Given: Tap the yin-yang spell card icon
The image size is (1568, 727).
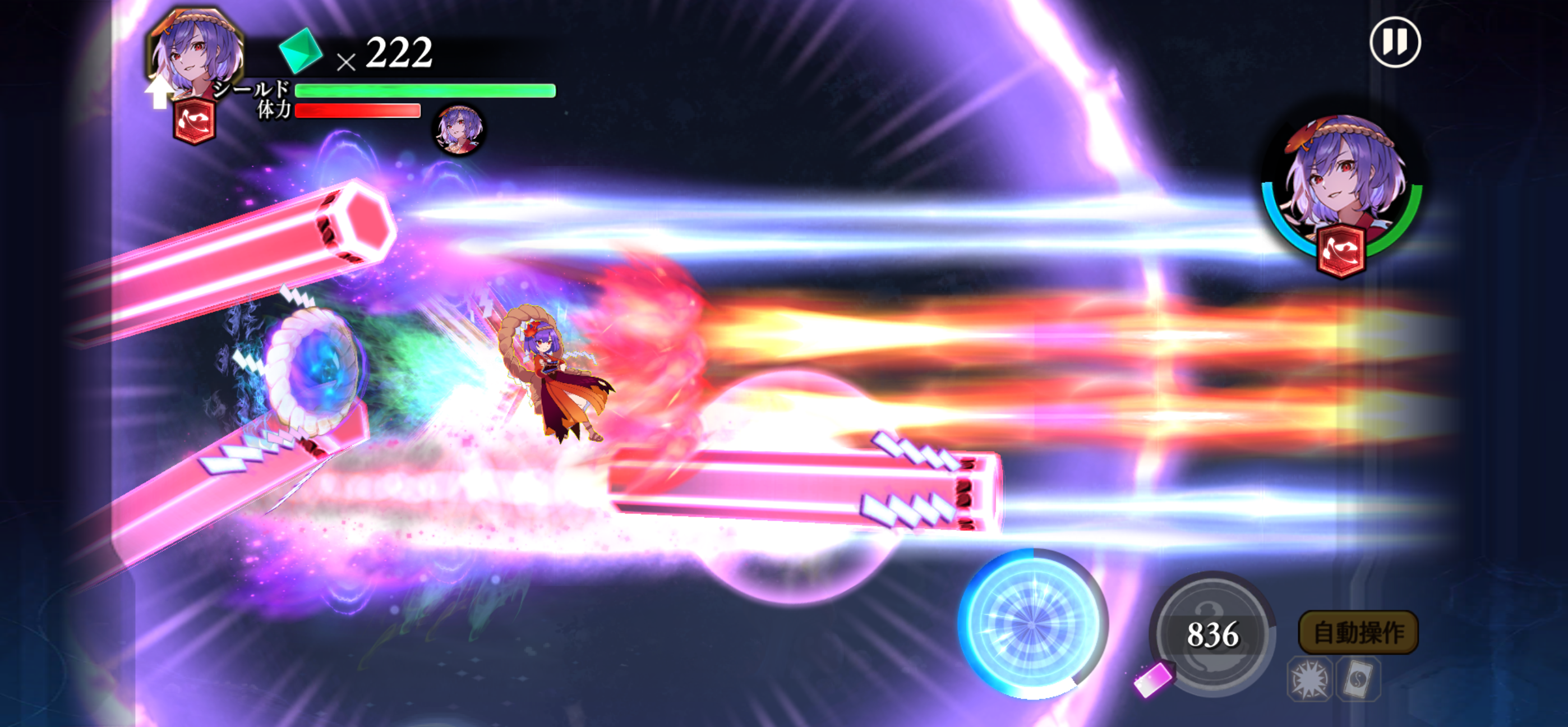Looking at the screenshot, I should pyautogui.click(x=1358, y=679).
